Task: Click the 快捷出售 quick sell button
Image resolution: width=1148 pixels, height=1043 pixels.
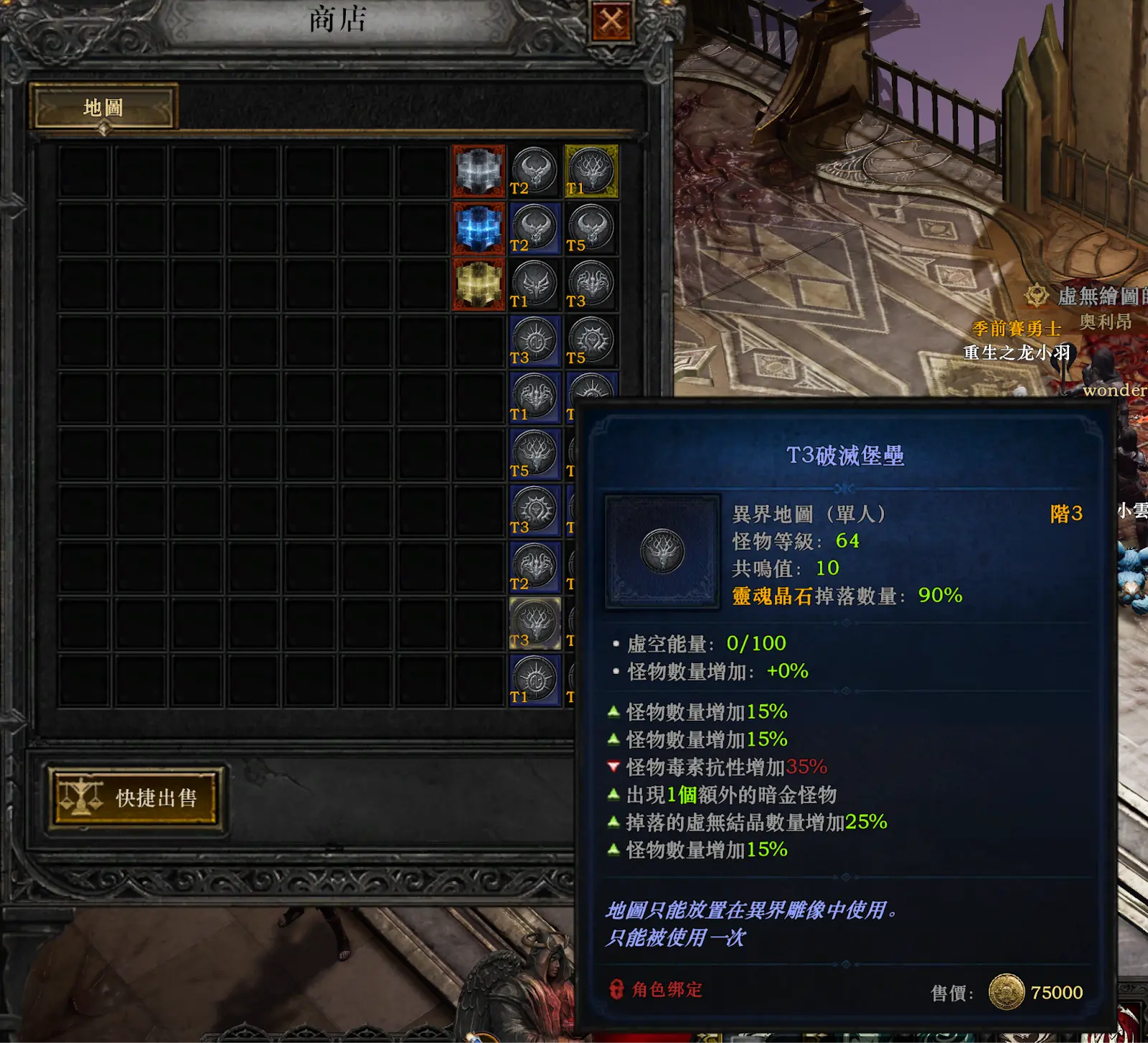Action: pyautogui.click(x=136, y=798)
